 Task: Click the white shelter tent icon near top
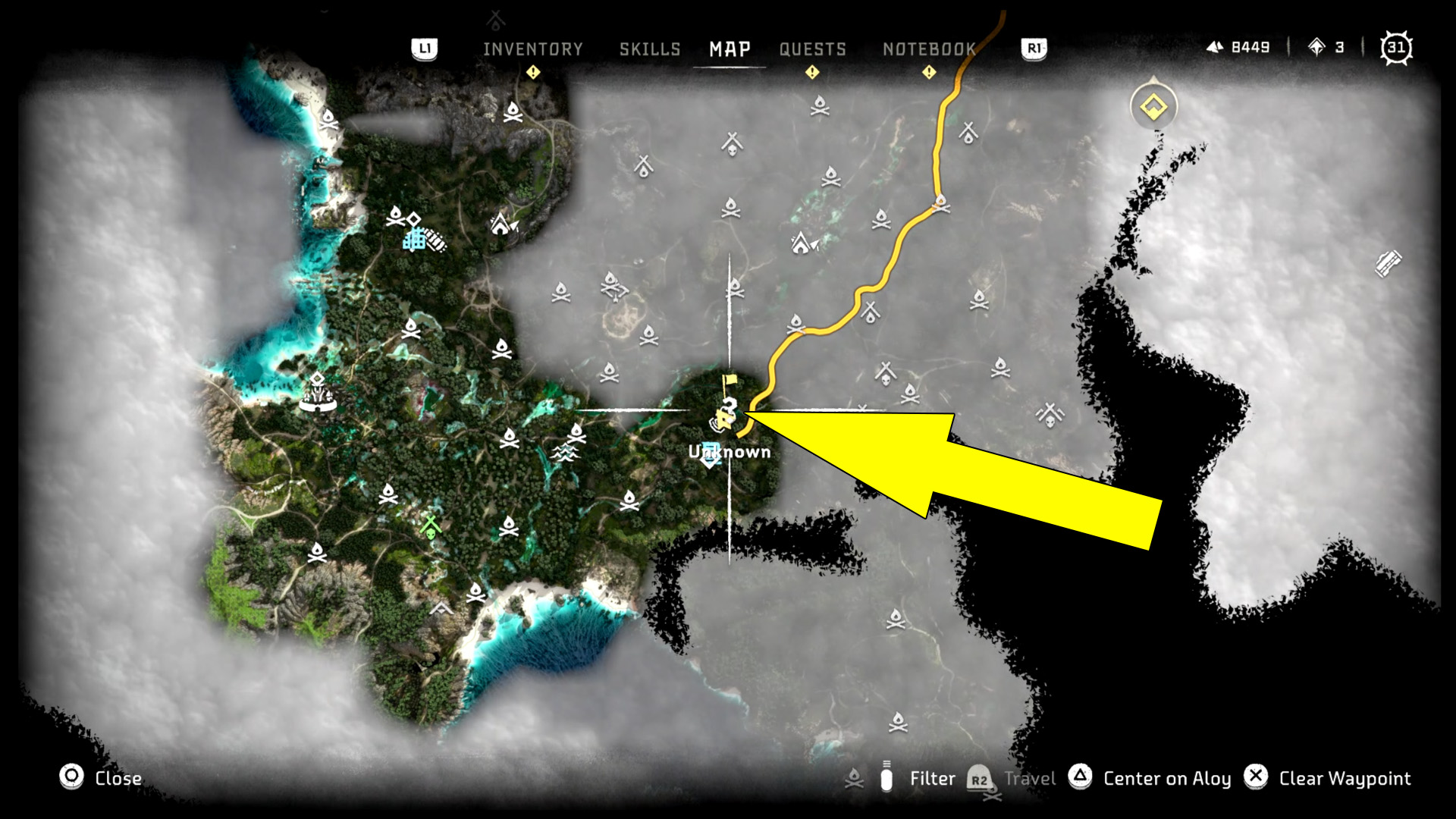[x=500, y=225]
